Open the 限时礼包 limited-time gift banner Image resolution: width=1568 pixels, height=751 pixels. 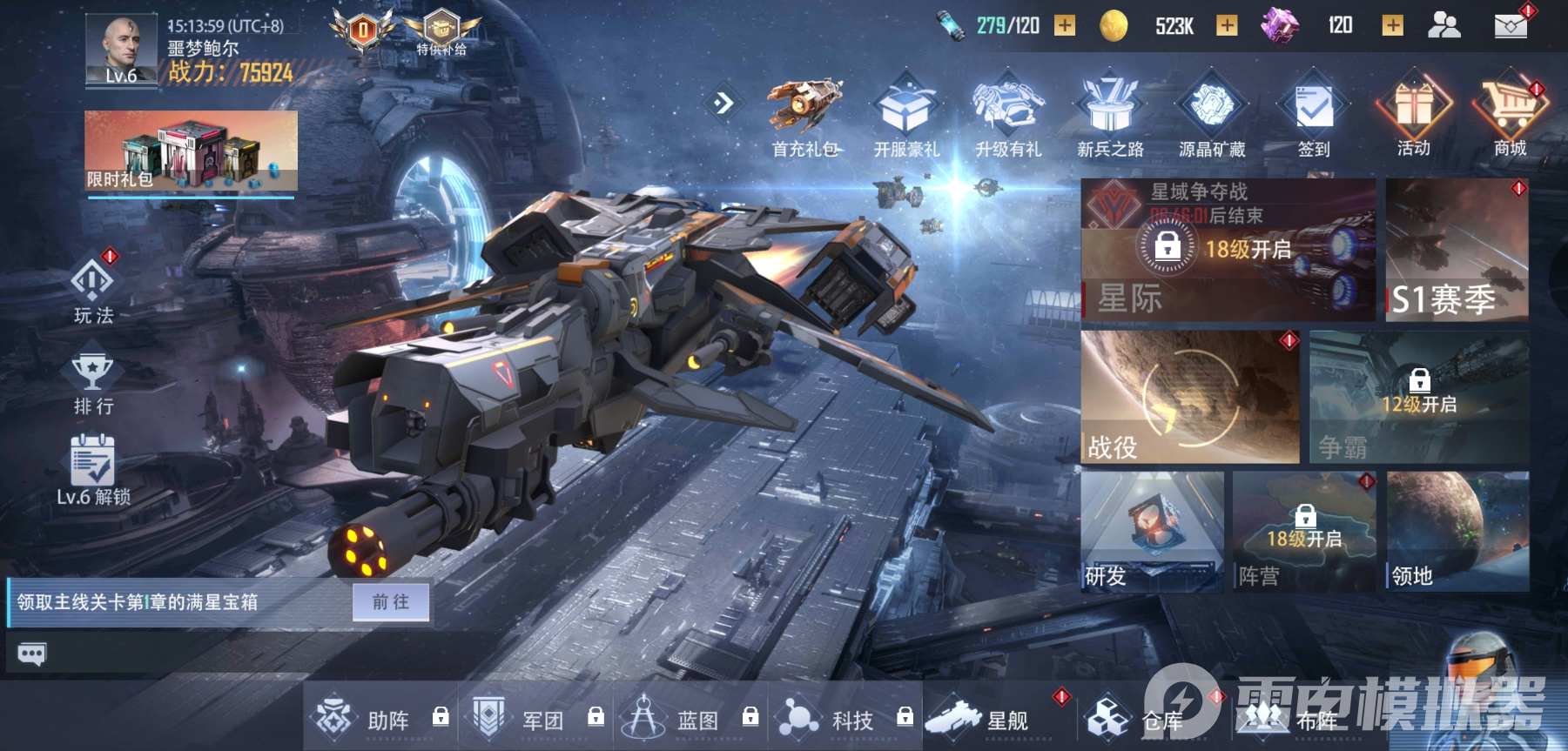click(191, 151)
